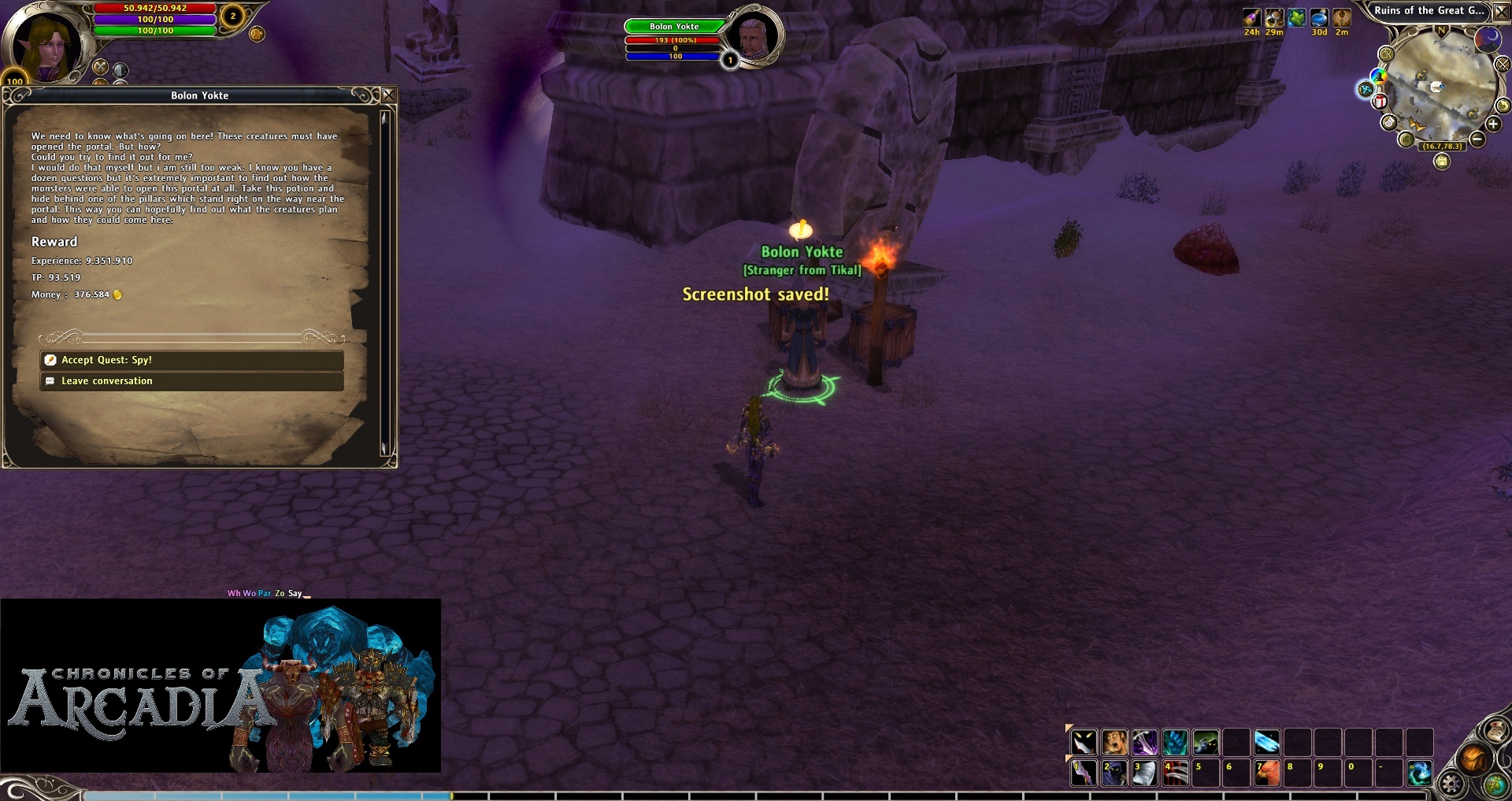Zoom out the minimap with minus button
This screenshot has height=801, width=1512.
[x=1477, y=139]
